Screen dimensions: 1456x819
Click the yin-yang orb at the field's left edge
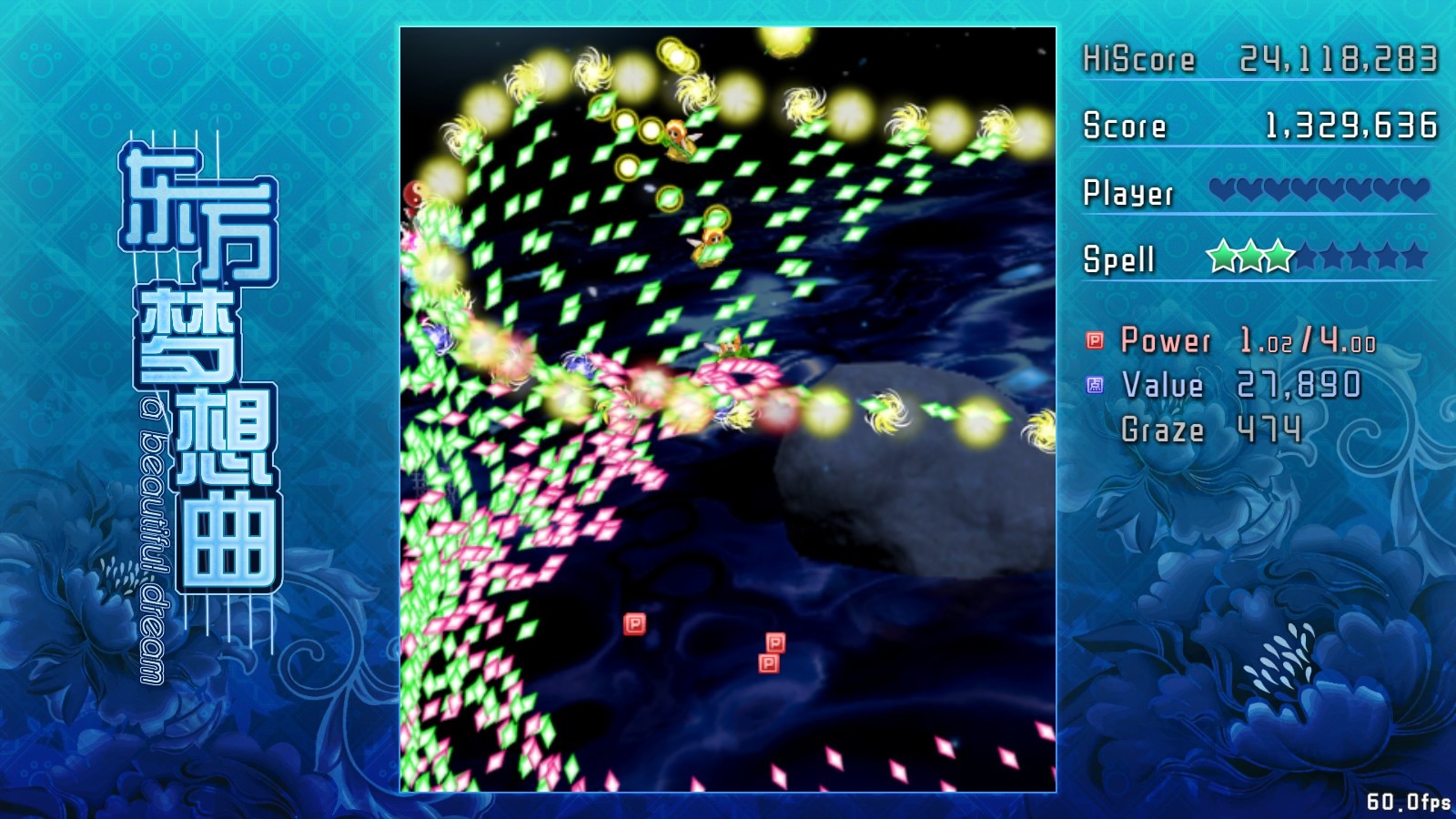[x=411, y=196]
